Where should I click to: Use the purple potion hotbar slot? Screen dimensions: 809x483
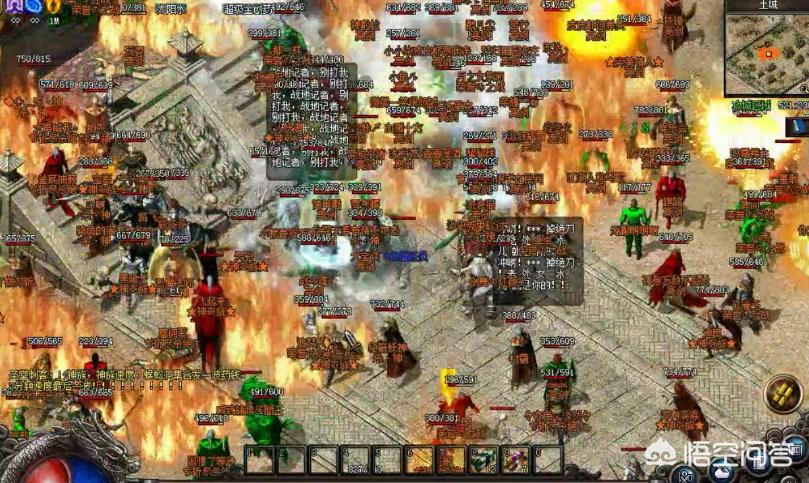[516, 459]
